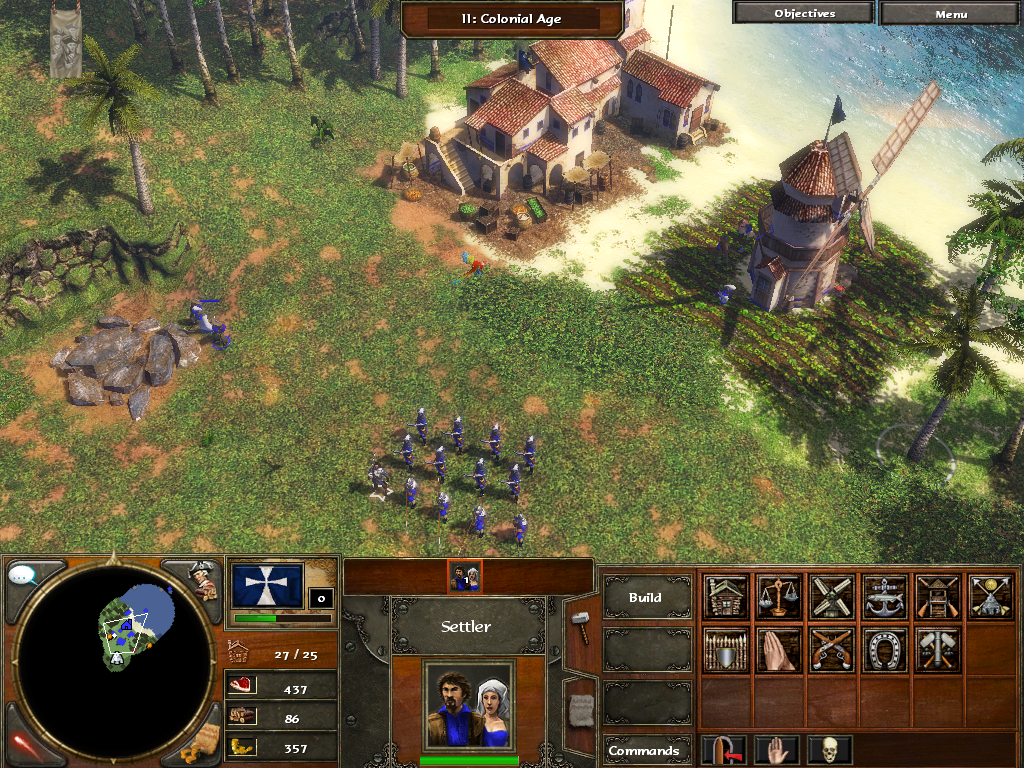Image resolution: width=1024 pixels, height=768 pixels.
Task: Select the mill building icon
Action: pos(832,597)
